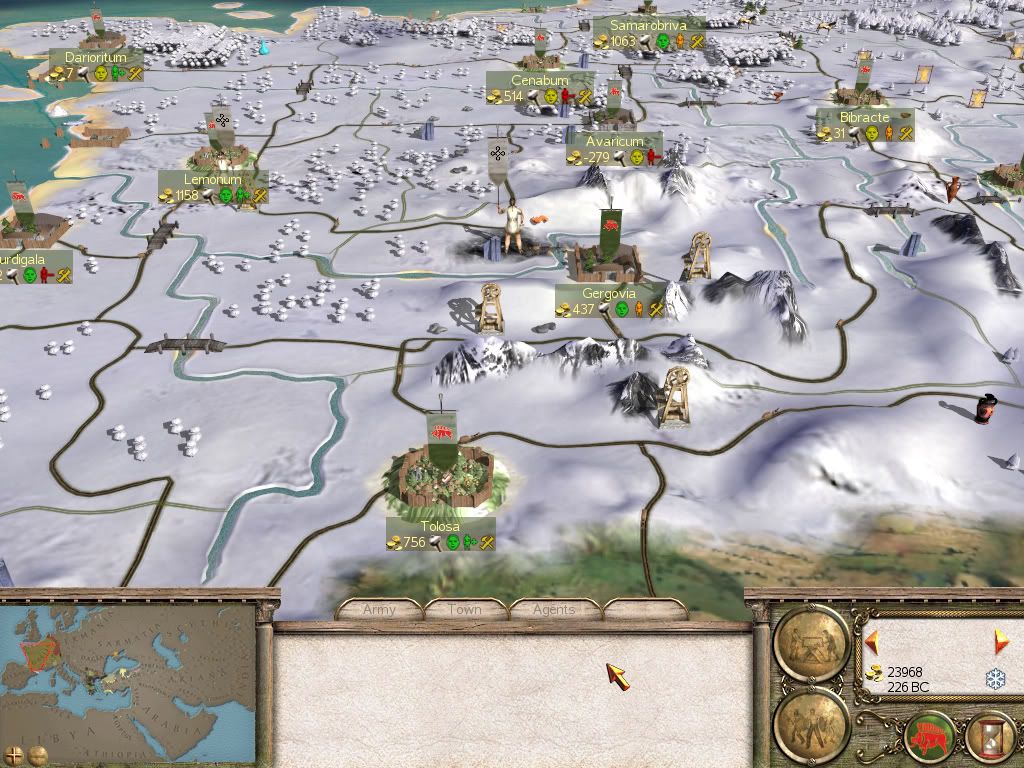The height and width of the screenshot is (768, 1024).
Task: Select the Gergovia settlement label
Action: point(610,294)
